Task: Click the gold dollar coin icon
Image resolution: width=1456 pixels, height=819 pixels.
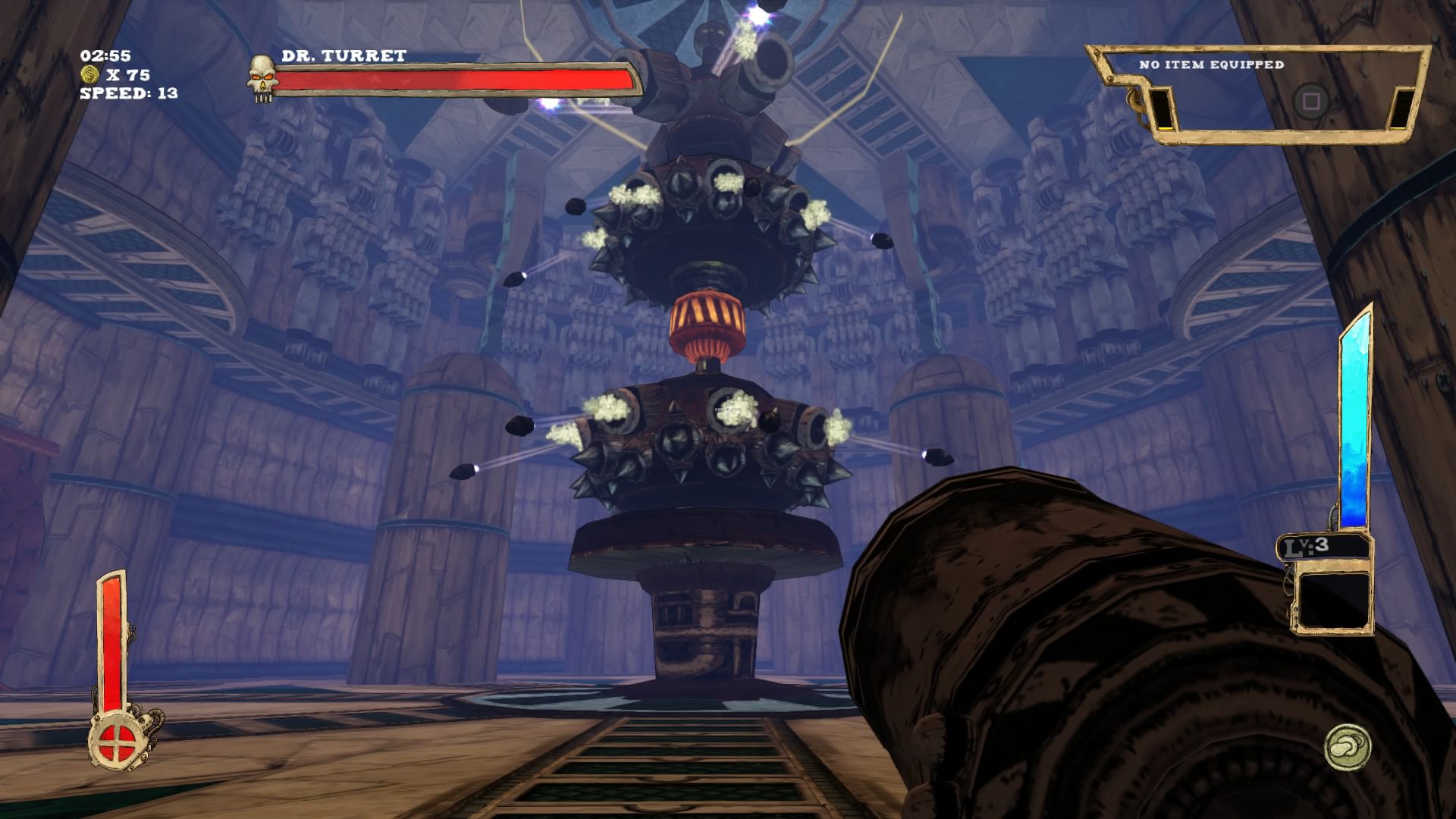Action: tap(90, 74)
